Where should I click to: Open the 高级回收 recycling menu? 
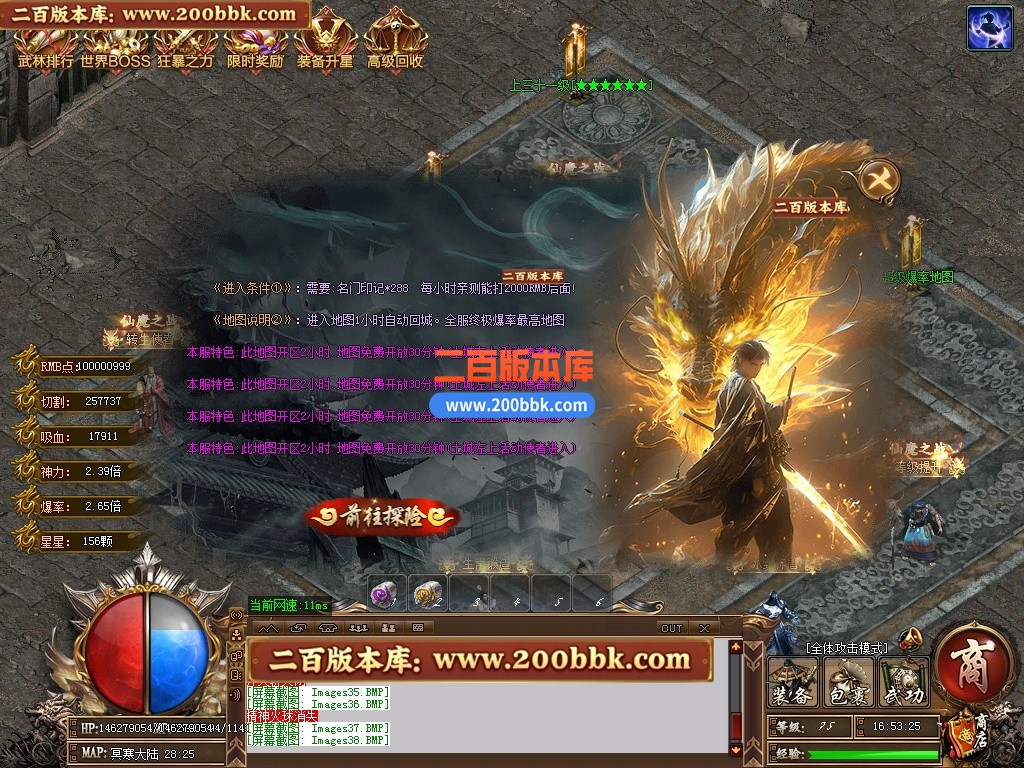pyautogui.click(x=395, y=47)
